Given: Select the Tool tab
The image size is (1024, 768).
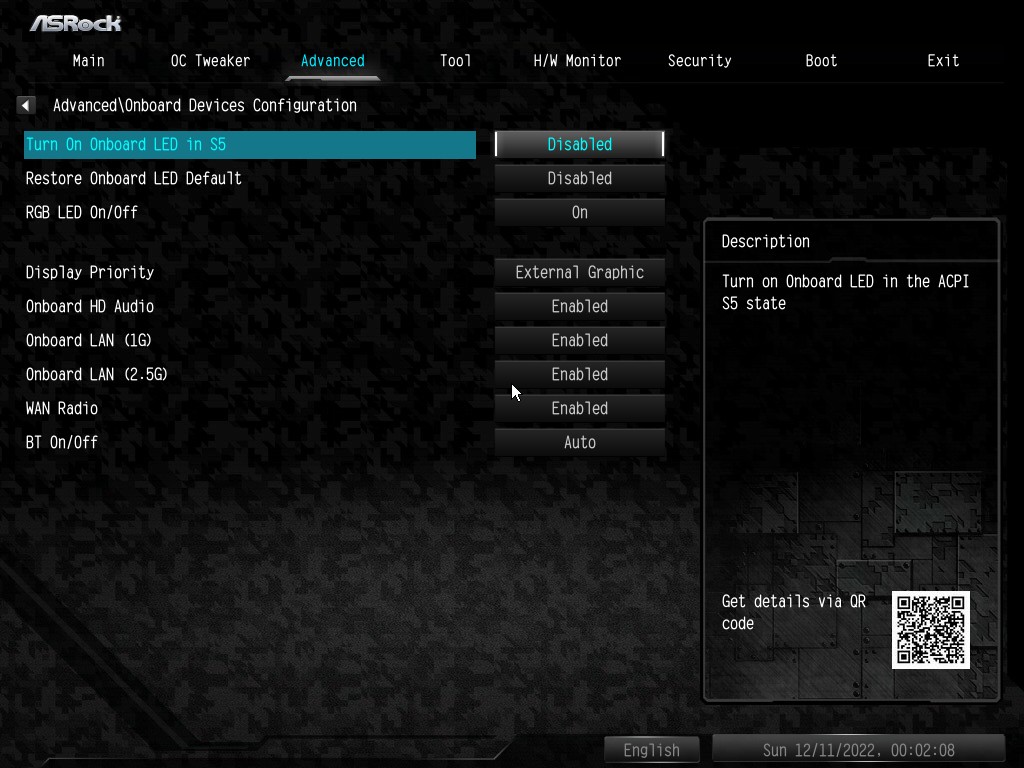Looking at the screenshot, I should (x=455, y=61).
